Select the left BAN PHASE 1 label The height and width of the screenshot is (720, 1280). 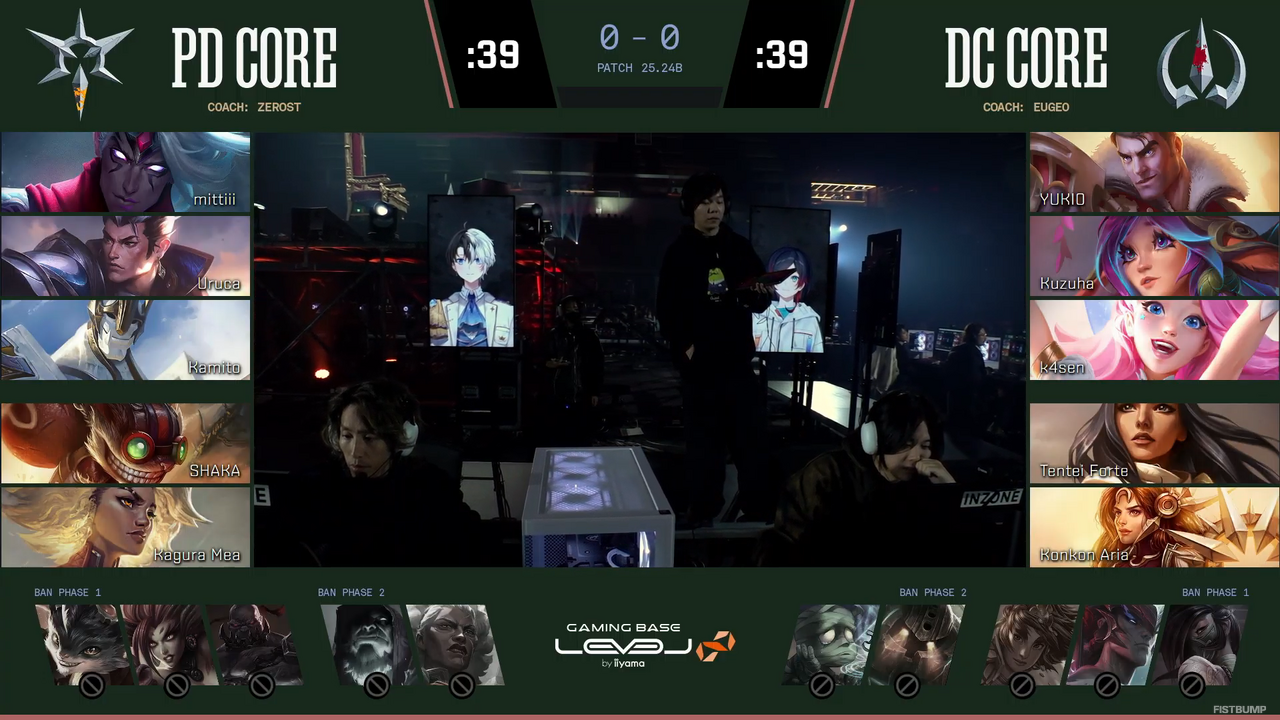coord(67,592)
